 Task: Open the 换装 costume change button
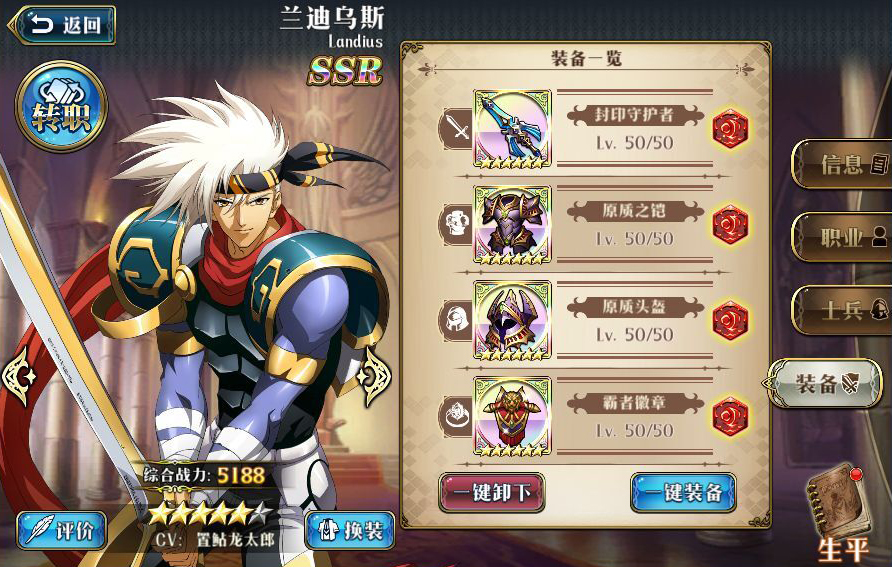coord(349,530)
